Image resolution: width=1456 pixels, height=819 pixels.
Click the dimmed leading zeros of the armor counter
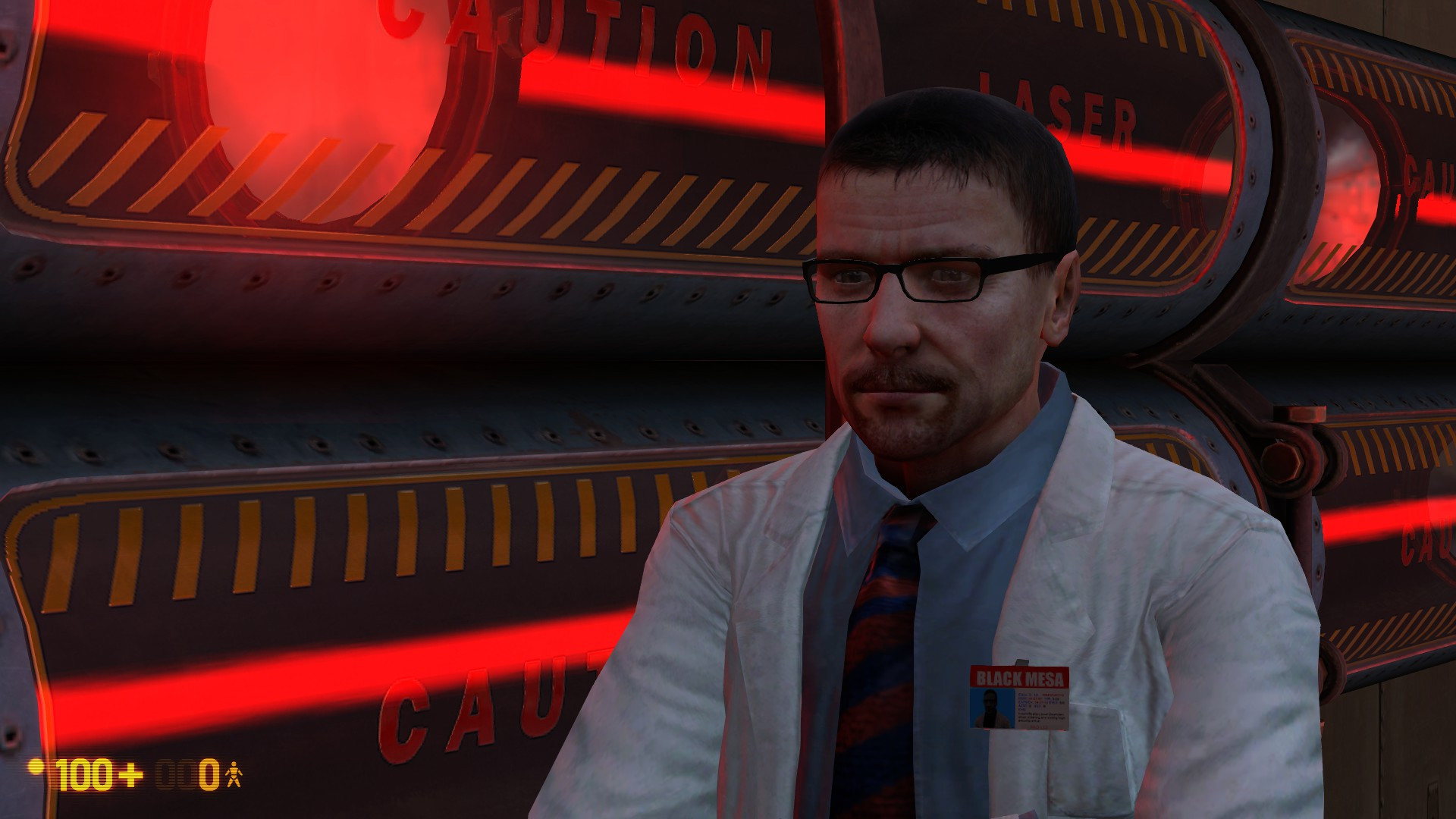point(174,772)
